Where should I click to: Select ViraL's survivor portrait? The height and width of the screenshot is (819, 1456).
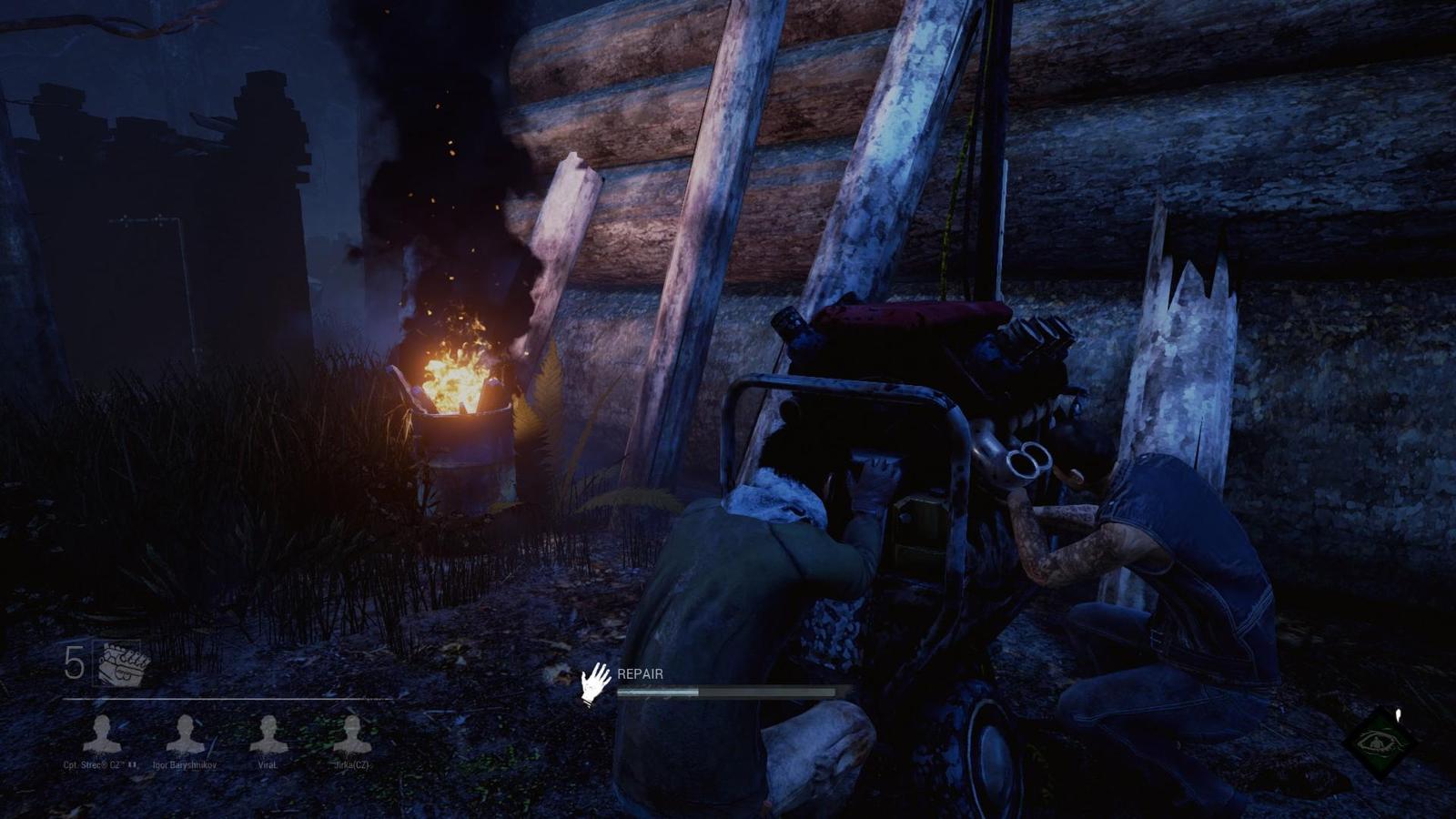coord(269,735)
